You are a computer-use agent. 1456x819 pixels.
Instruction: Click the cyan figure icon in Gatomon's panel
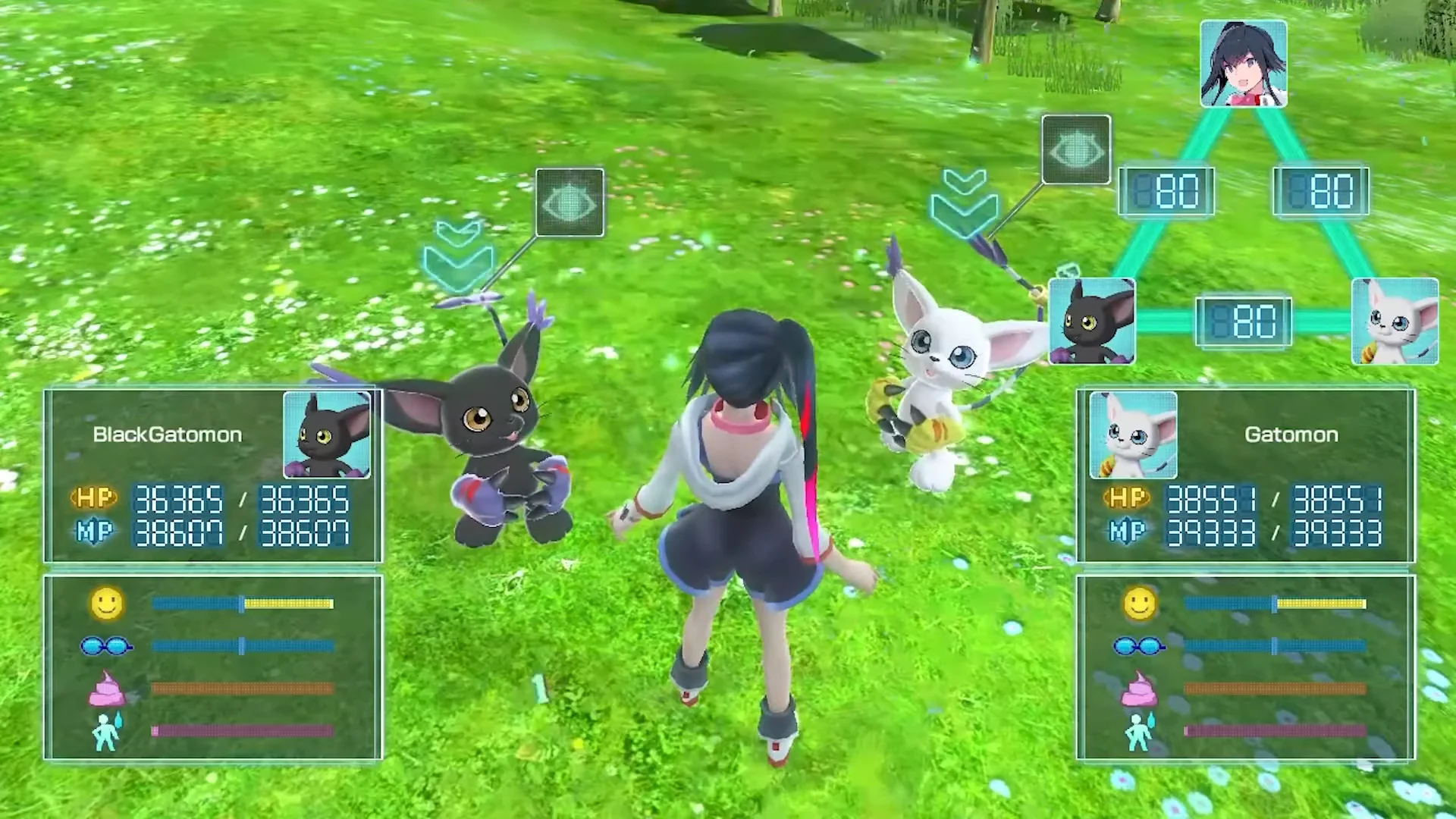[1138, 731]
